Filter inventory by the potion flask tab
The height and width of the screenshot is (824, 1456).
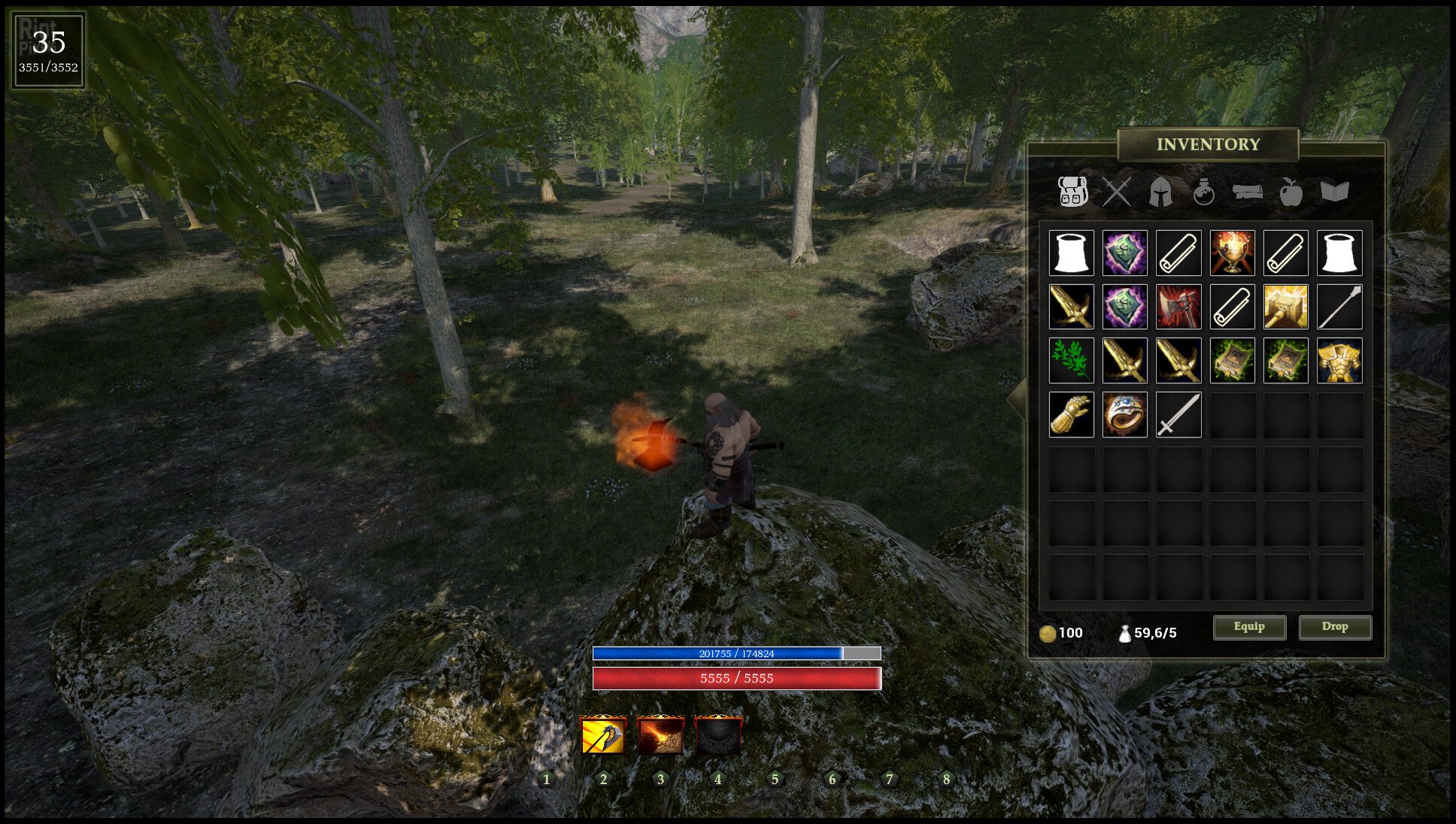(x=1203, y=192)
